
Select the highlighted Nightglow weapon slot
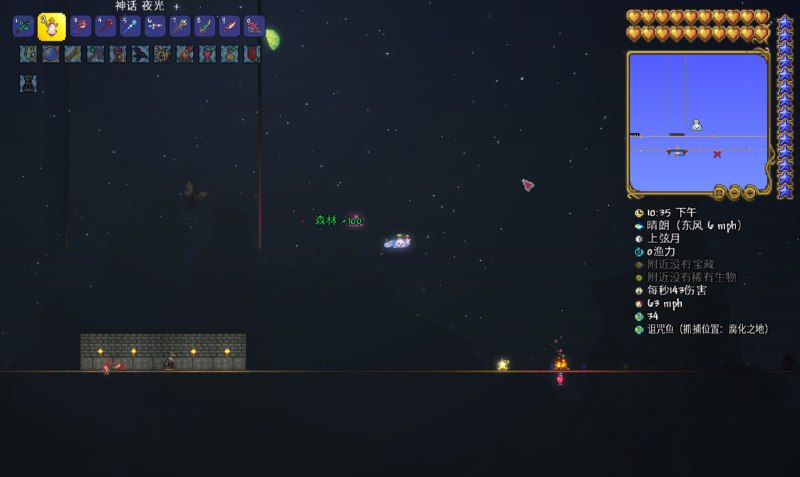(52, 26)
